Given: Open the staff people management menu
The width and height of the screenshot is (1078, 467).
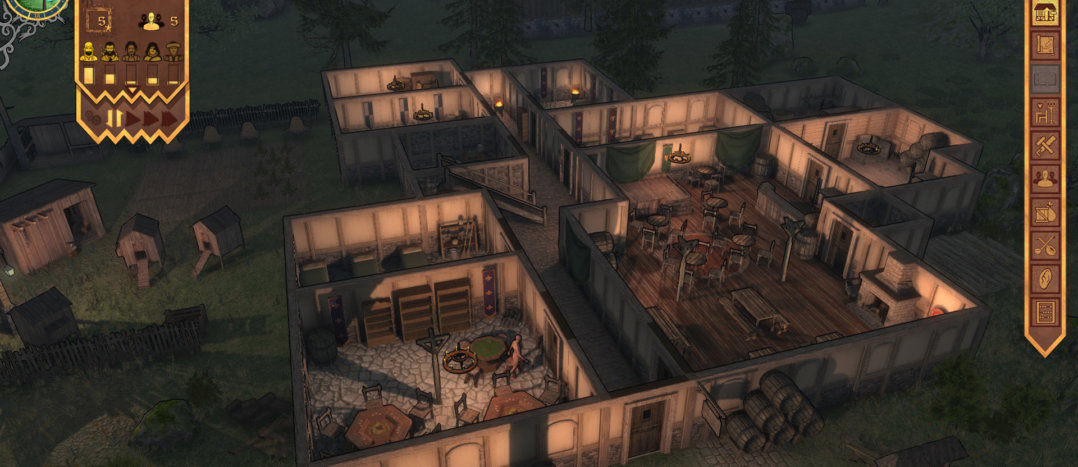Looking at the screenshot, I should (1045, 179).
